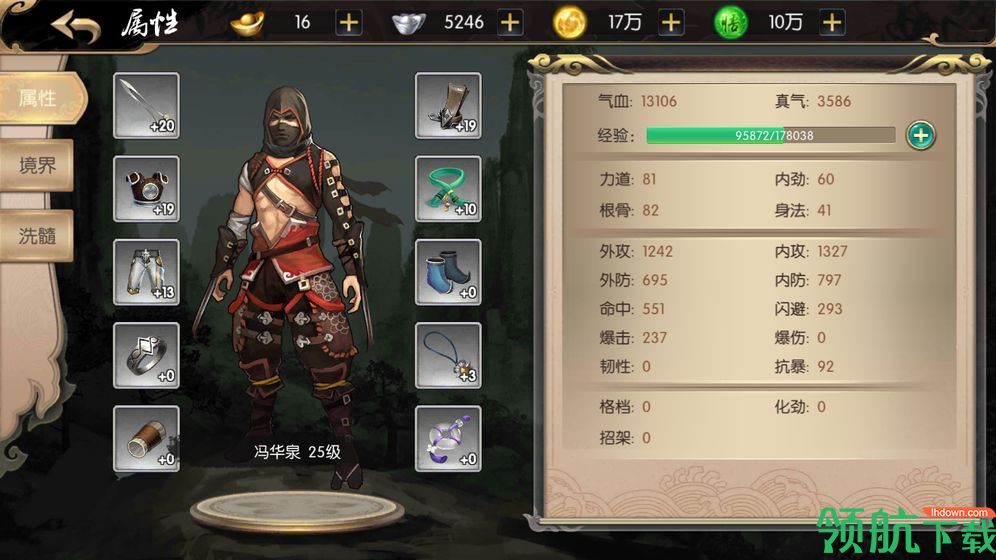Select the +10 green belt slot
Screen dimensions: 996x560
448,189
